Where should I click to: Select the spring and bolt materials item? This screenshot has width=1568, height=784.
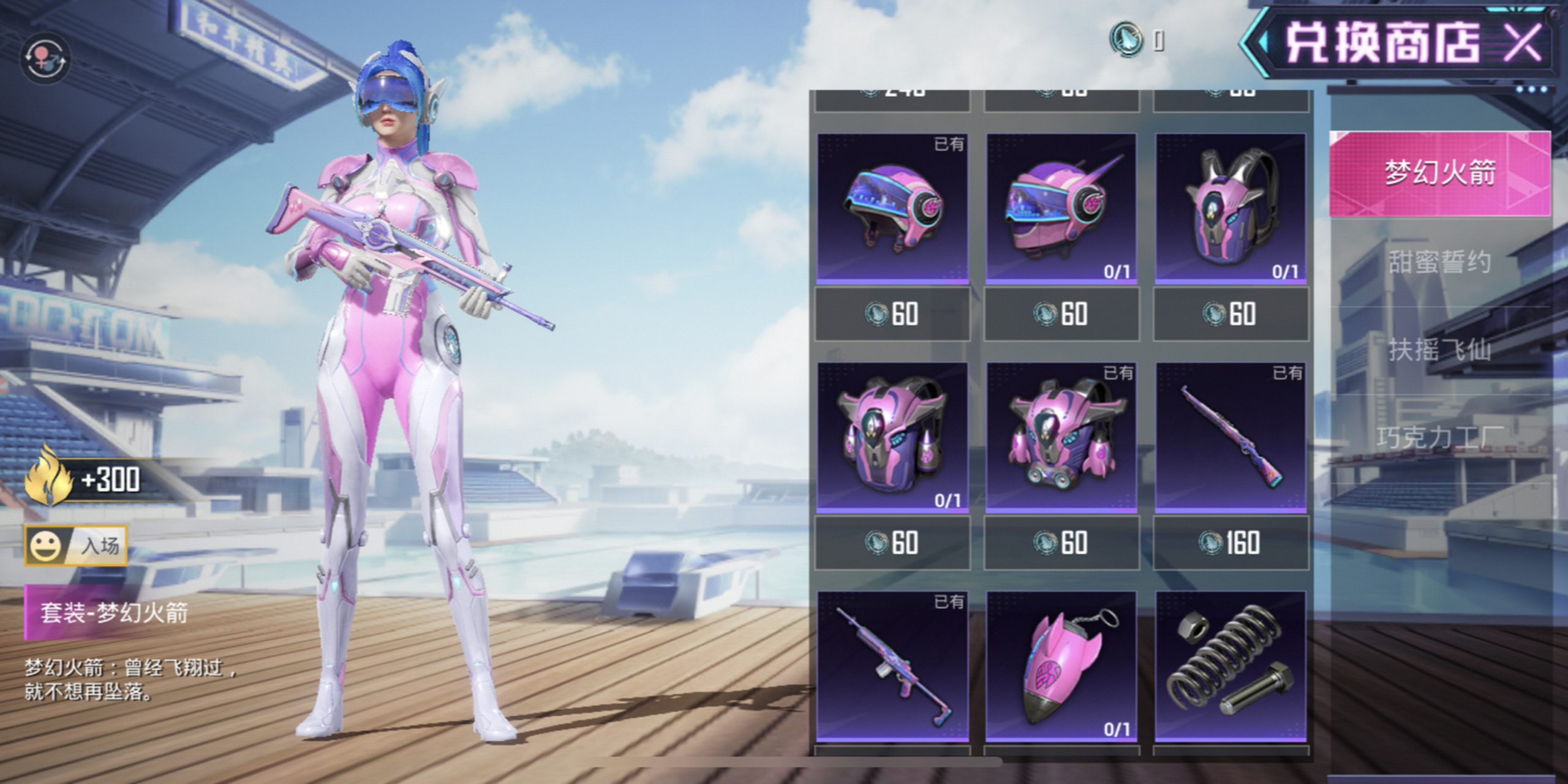[1231, 666]
